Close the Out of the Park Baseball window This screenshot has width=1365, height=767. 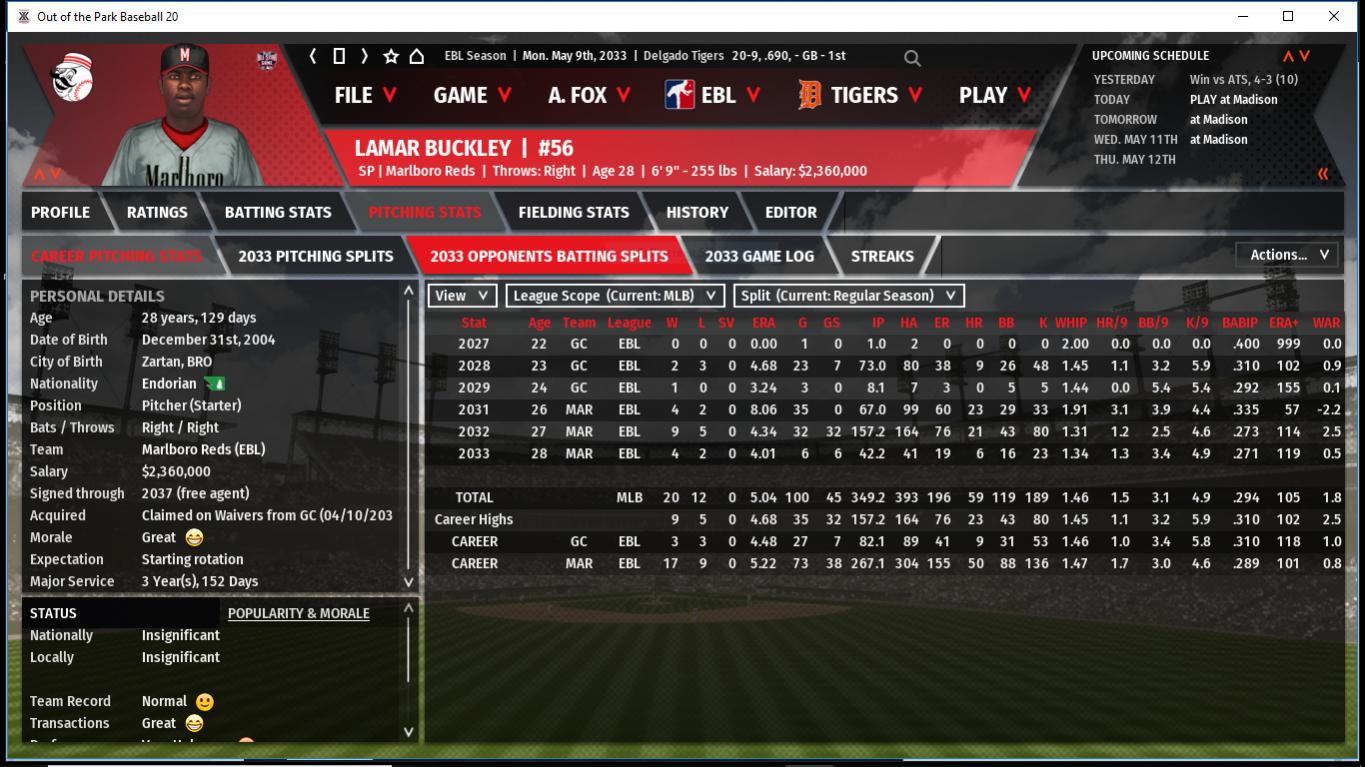(x=1333, y=16)
